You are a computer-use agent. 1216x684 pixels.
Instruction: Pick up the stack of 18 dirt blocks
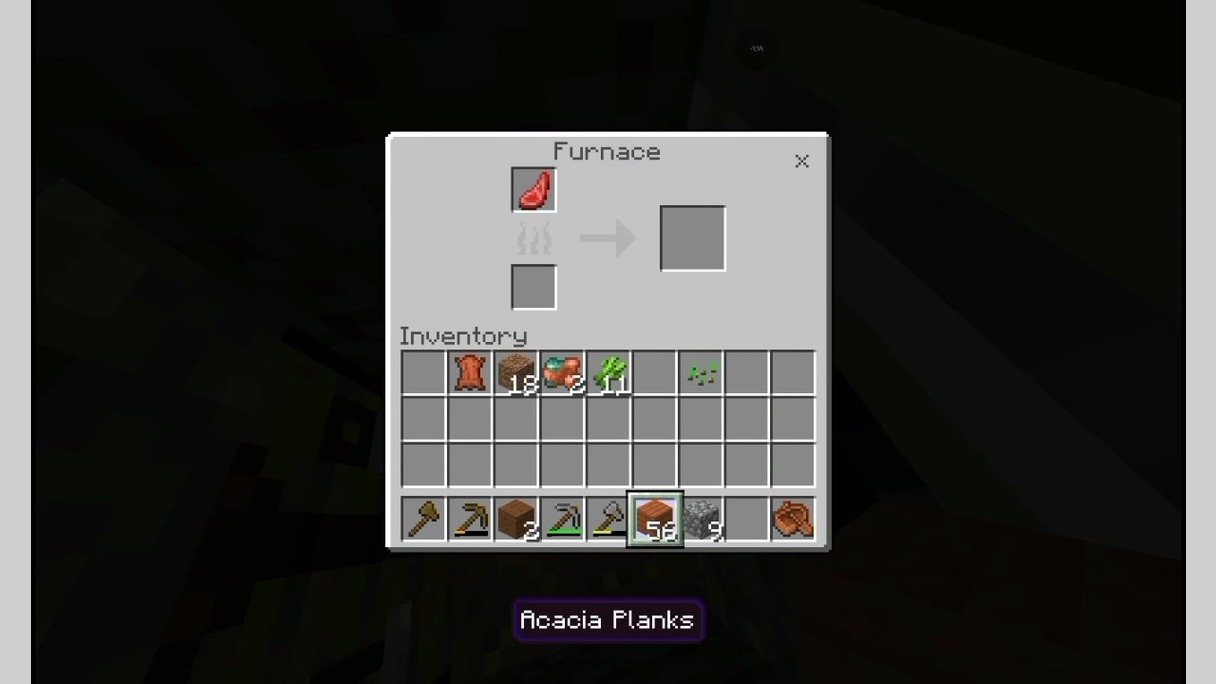(516, 373)
